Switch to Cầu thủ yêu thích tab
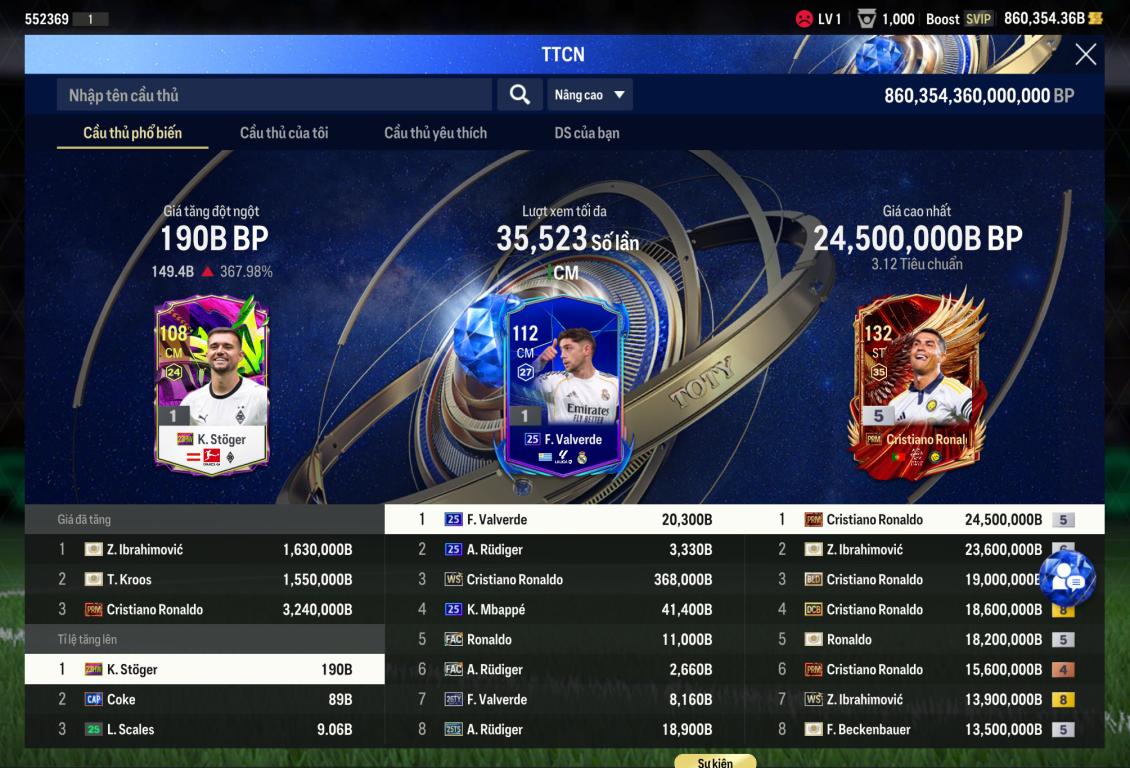The width and height of the screenshot is (1130, 768). [435, 133]
